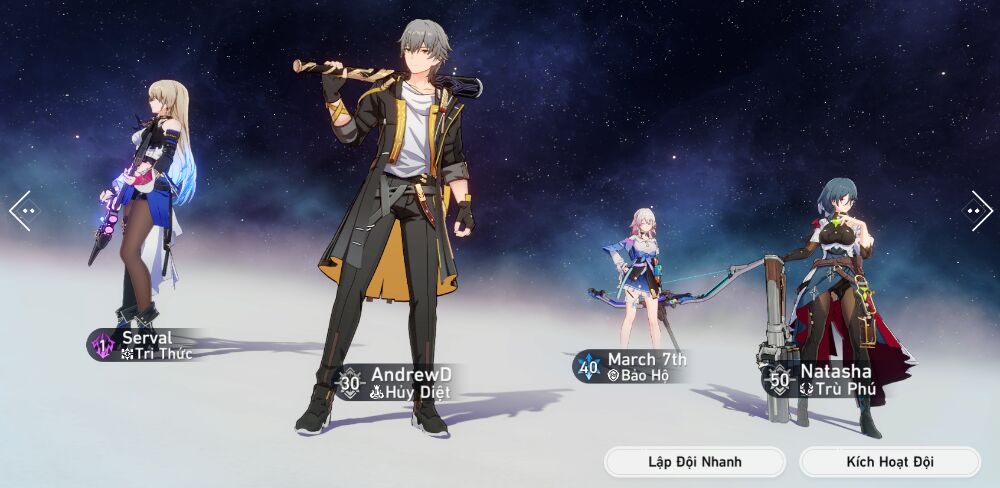The image size is (1000, 488).
Task: Switch to the next team with right arrow
Action: [977, 211]
